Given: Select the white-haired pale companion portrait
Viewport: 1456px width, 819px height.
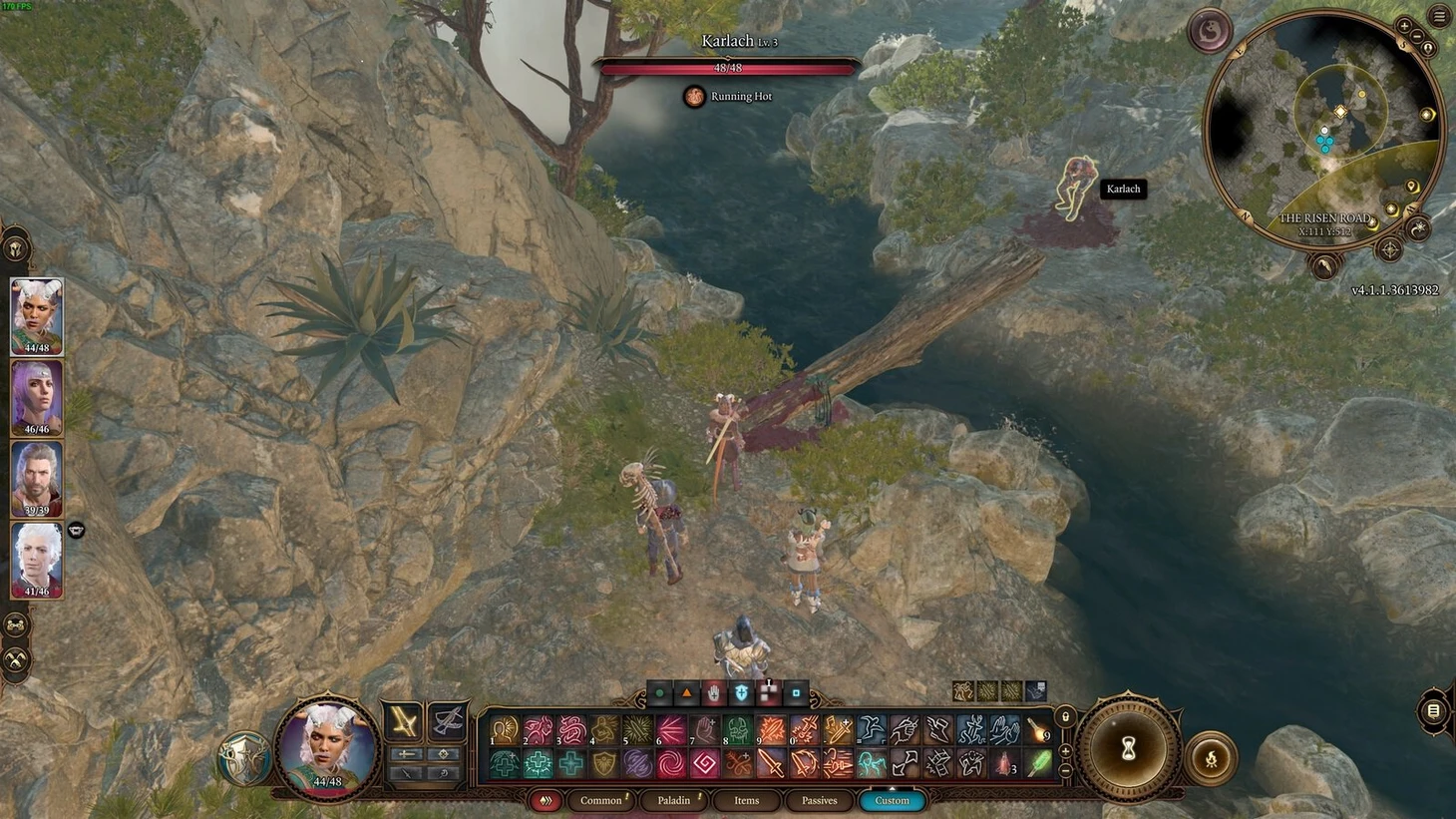Looking at the screenshot, I should click(x=37, y=559).
